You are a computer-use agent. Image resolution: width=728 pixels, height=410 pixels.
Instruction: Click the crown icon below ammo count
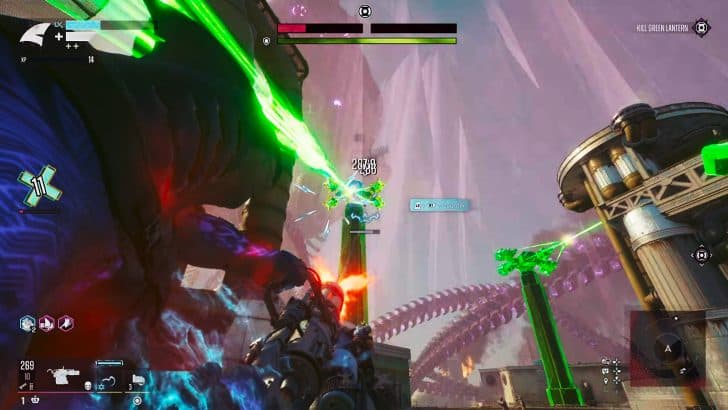(x=36, y=400)
